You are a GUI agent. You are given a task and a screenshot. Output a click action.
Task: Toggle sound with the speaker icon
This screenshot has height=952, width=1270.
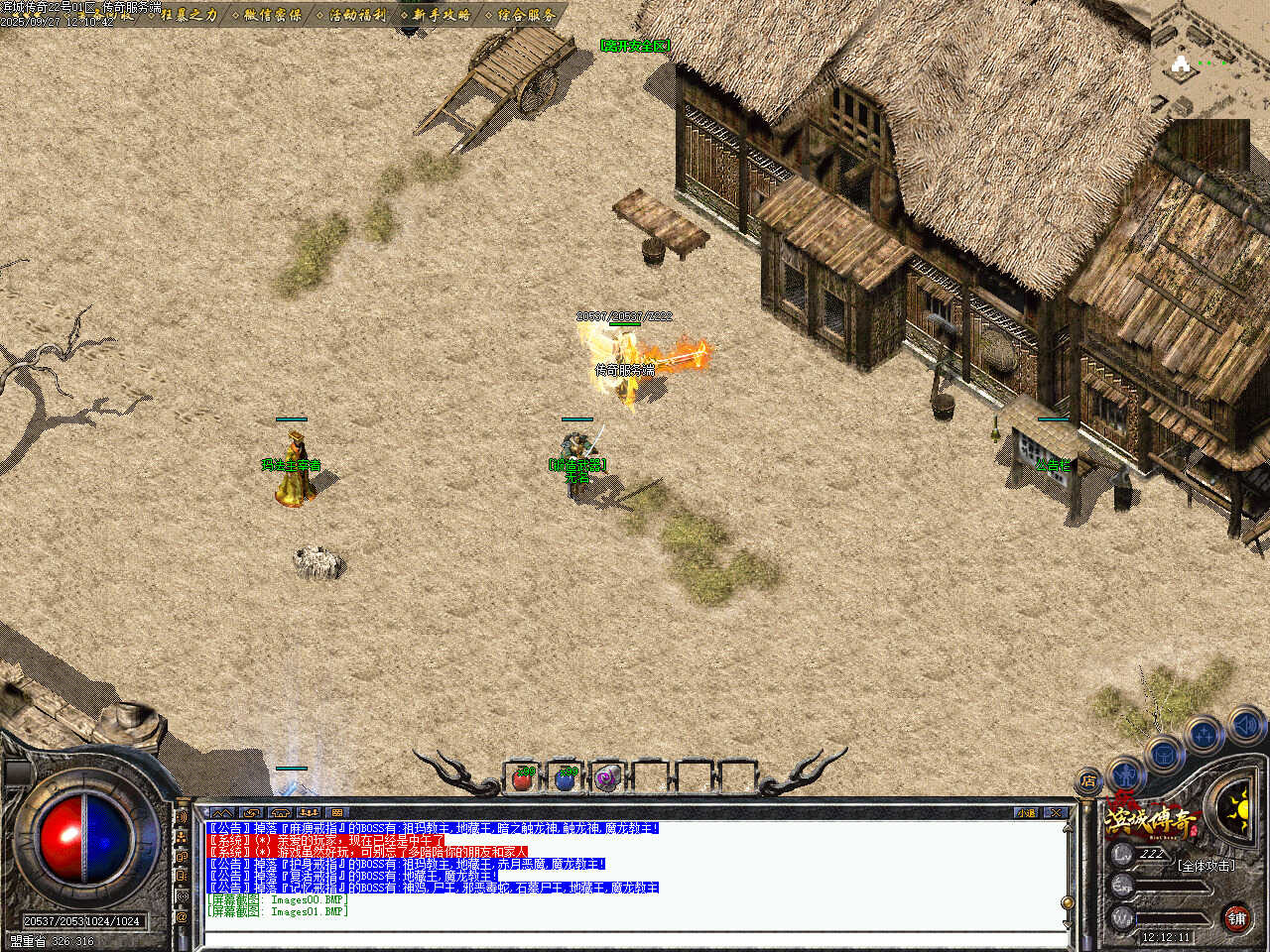[x=1246, y=727]
